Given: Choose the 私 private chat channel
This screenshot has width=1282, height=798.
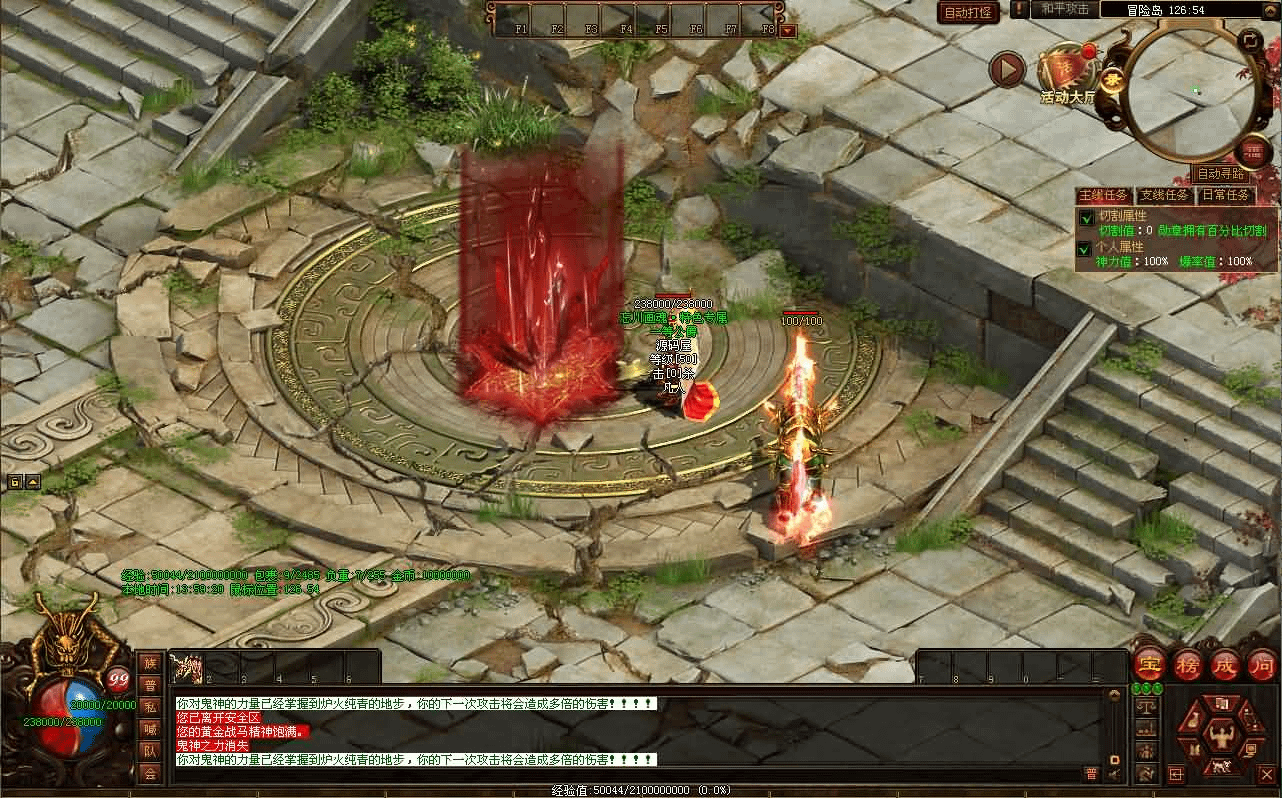Looking at the screenshot, I should coord(150,706).
